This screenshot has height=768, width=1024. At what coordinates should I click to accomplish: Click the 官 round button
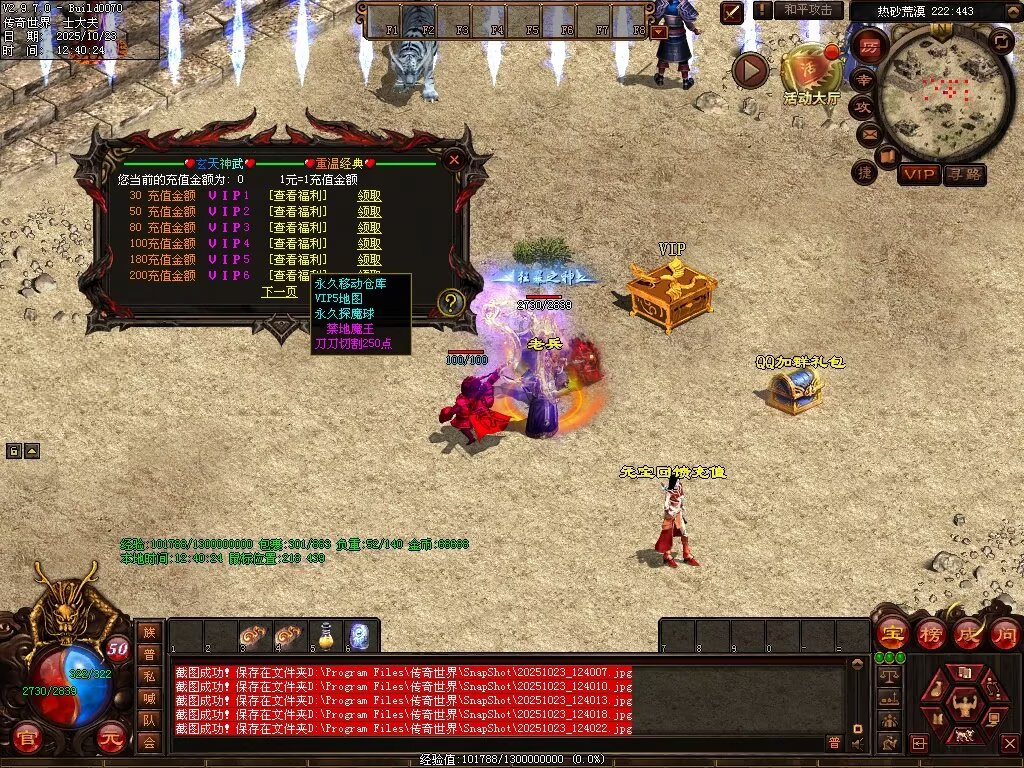tap(30, 737)
